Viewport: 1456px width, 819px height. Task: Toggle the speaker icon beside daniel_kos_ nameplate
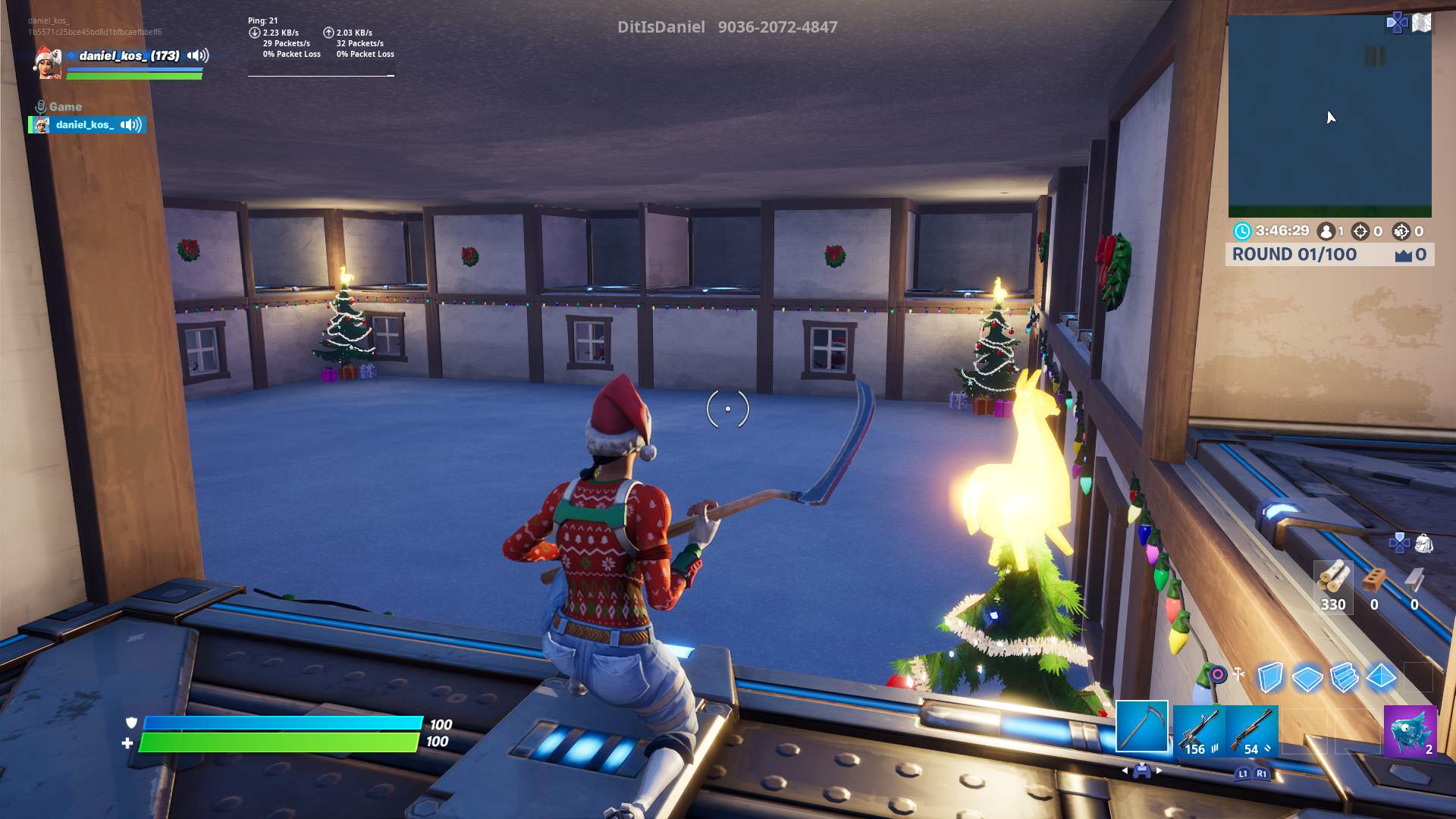(x=197, y=55)
